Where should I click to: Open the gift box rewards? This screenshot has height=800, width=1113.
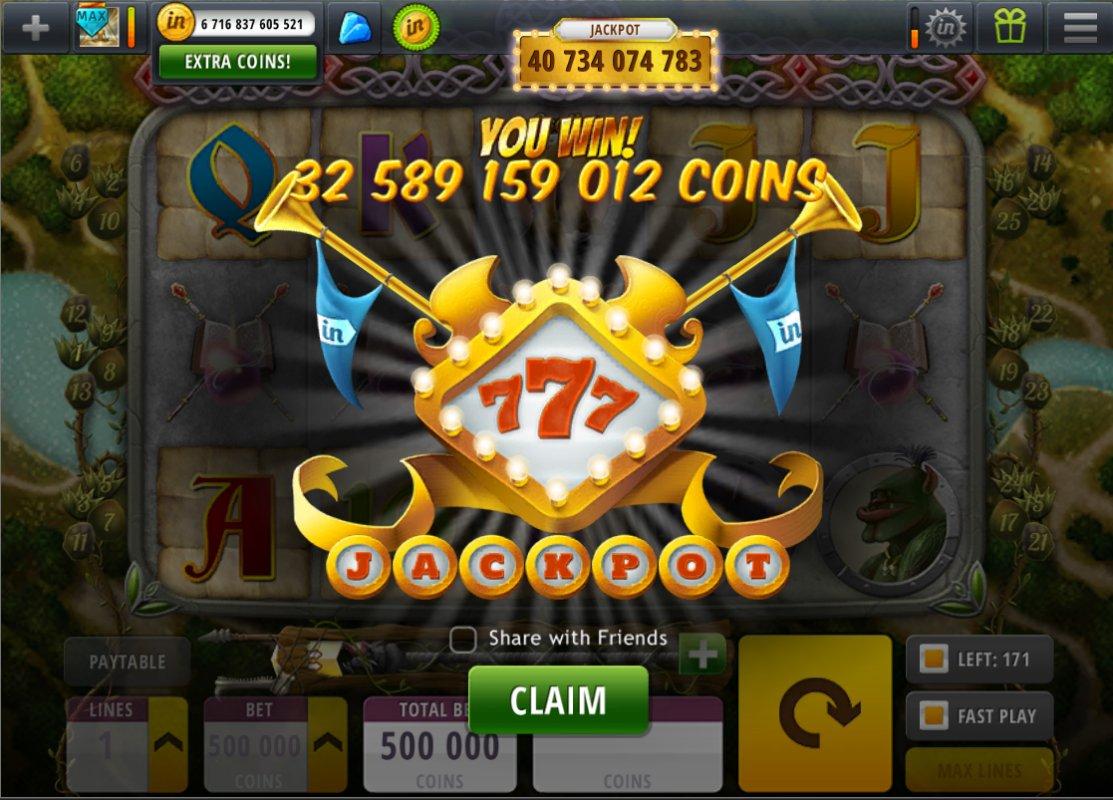coord(1010,27)
